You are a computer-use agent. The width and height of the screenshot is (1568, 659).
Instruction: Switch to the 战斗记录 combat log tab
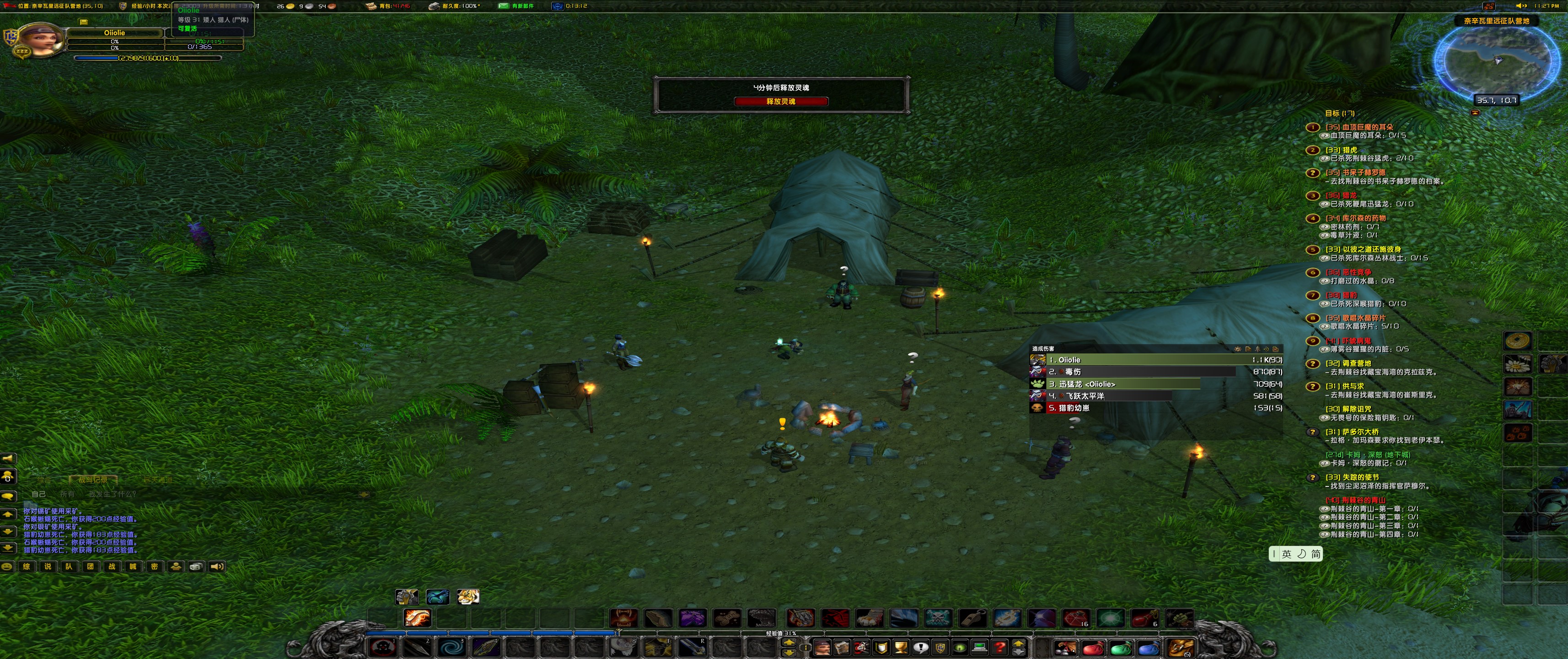coord(93,480)
